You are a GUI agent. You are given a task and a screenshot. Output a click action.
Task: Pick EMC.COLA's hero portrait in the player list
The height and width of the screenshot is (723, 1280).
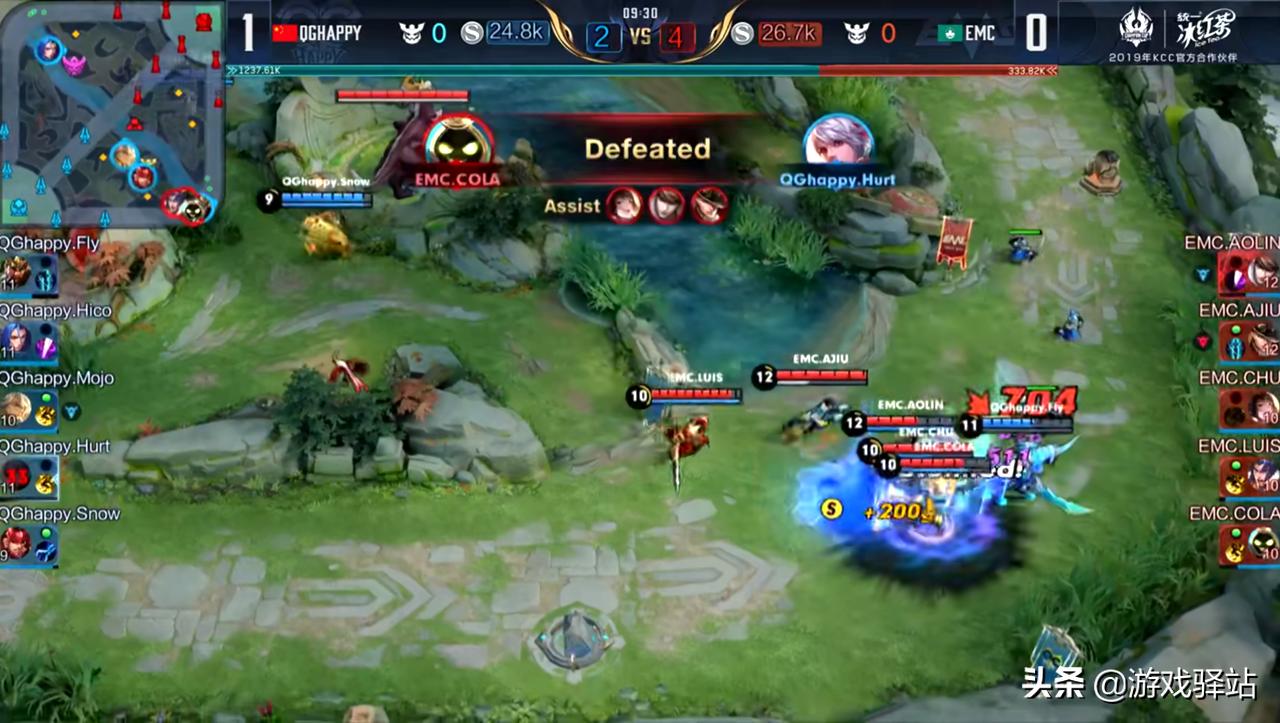tap(1262, 544)
